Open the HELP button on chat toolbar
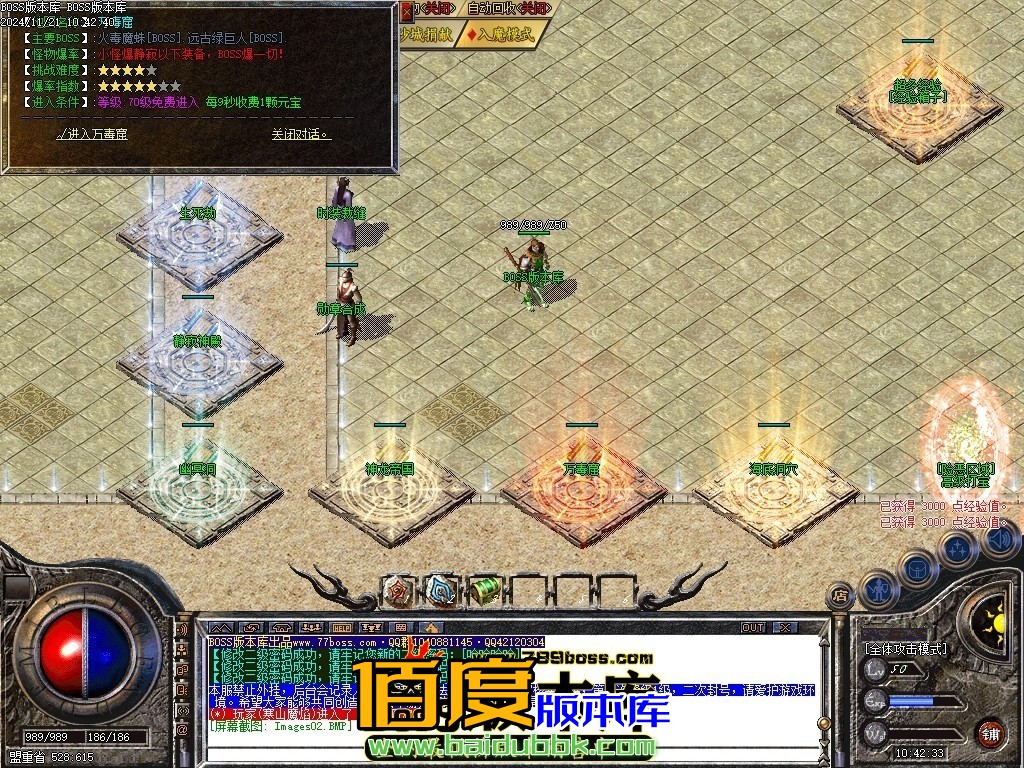 [341, 628]
